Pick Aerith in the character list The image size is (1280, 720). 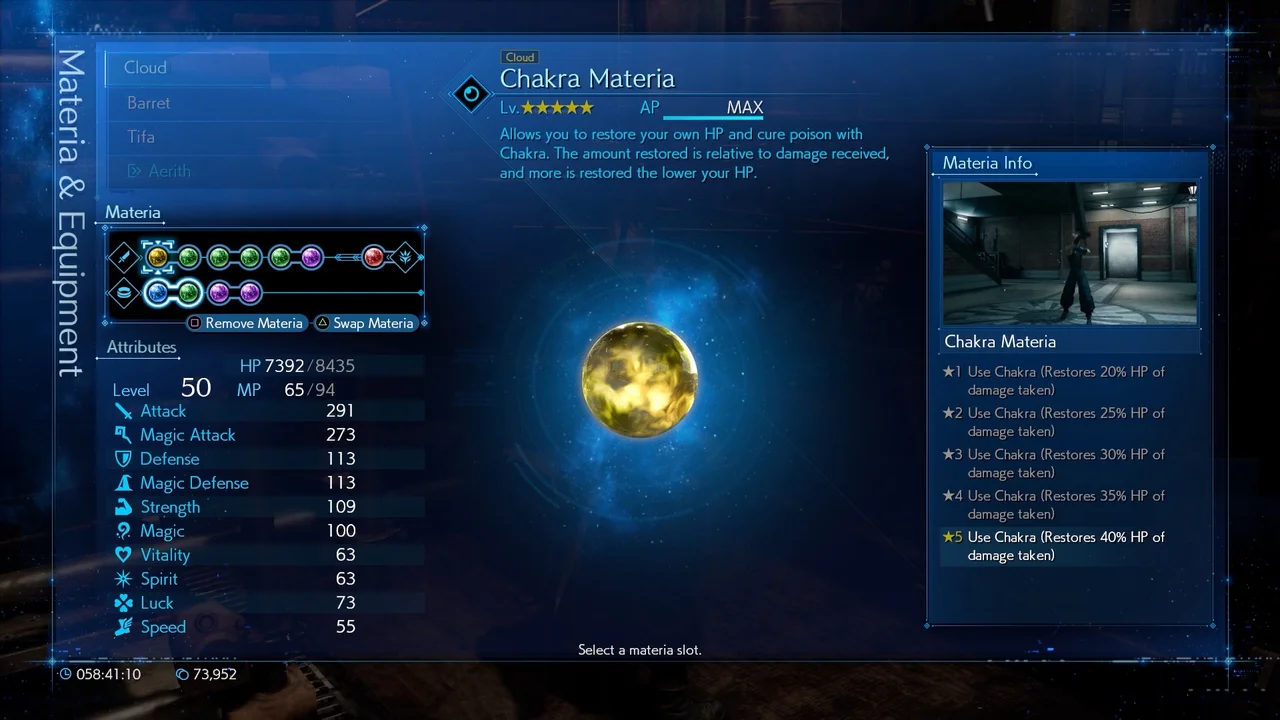[x=169, y=171]
